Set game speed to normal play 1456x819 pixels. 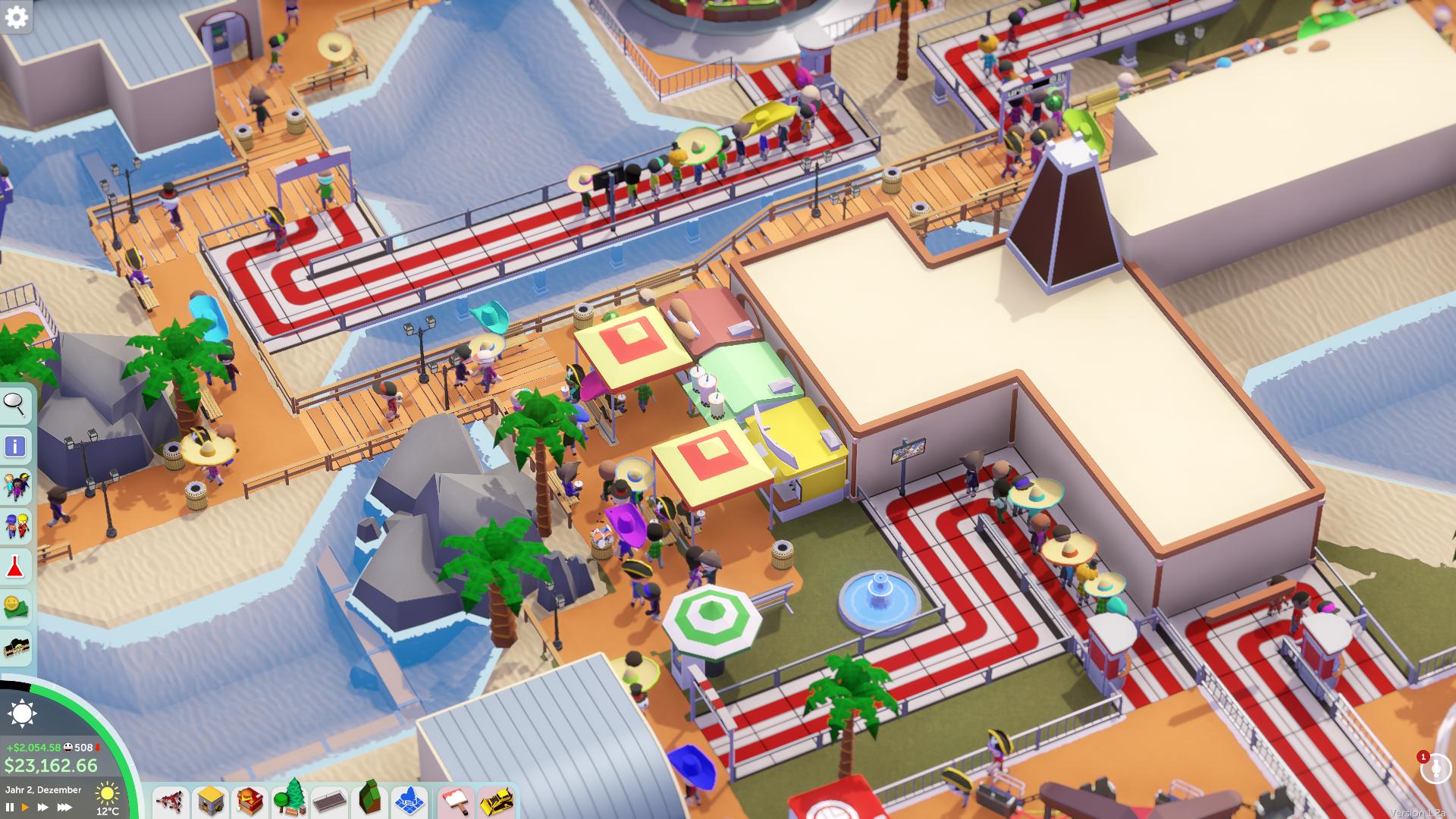coord(26,808)
